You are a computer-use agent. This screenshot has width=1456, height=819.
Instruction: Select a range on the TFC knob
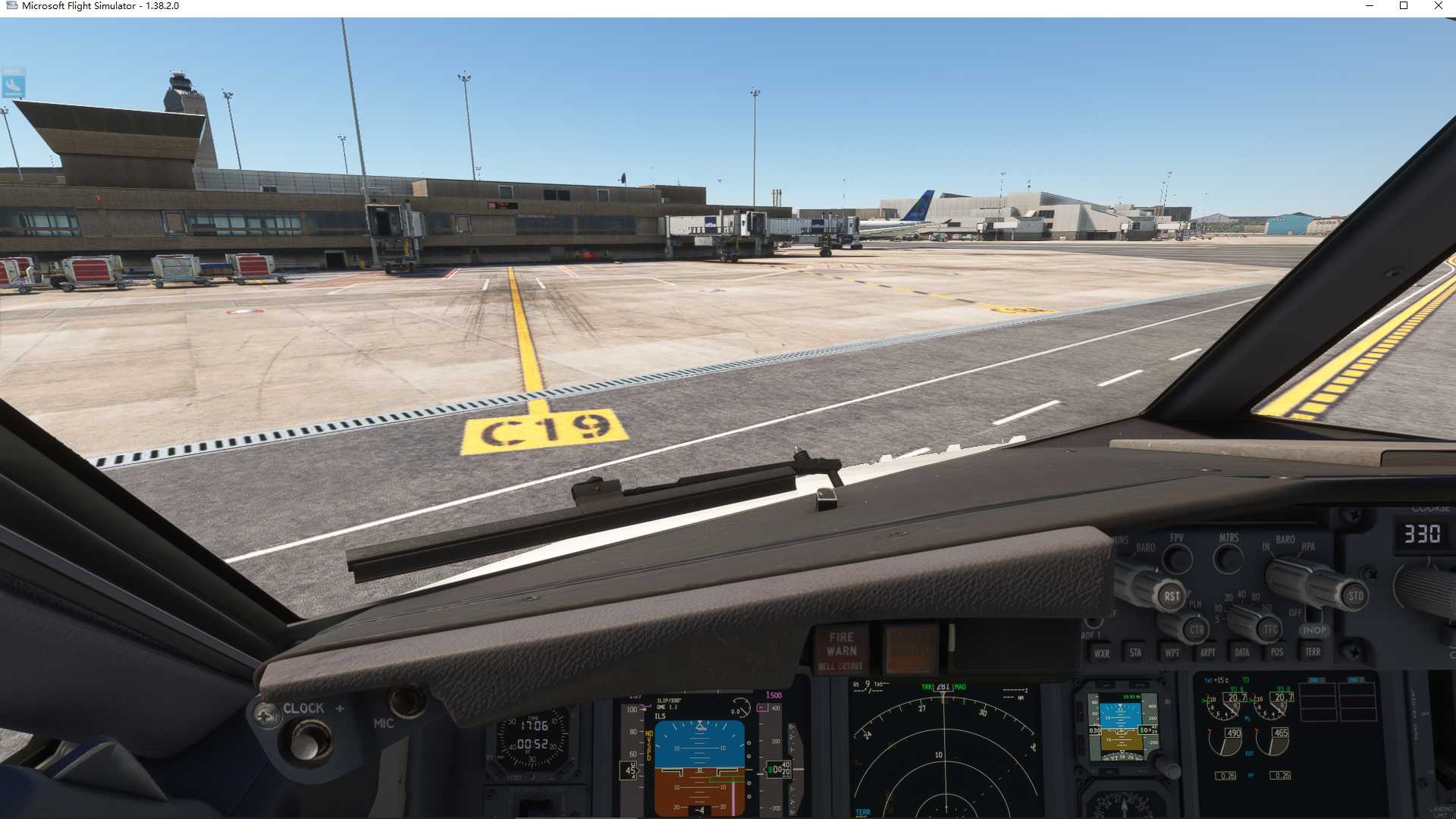(1269, 629)
